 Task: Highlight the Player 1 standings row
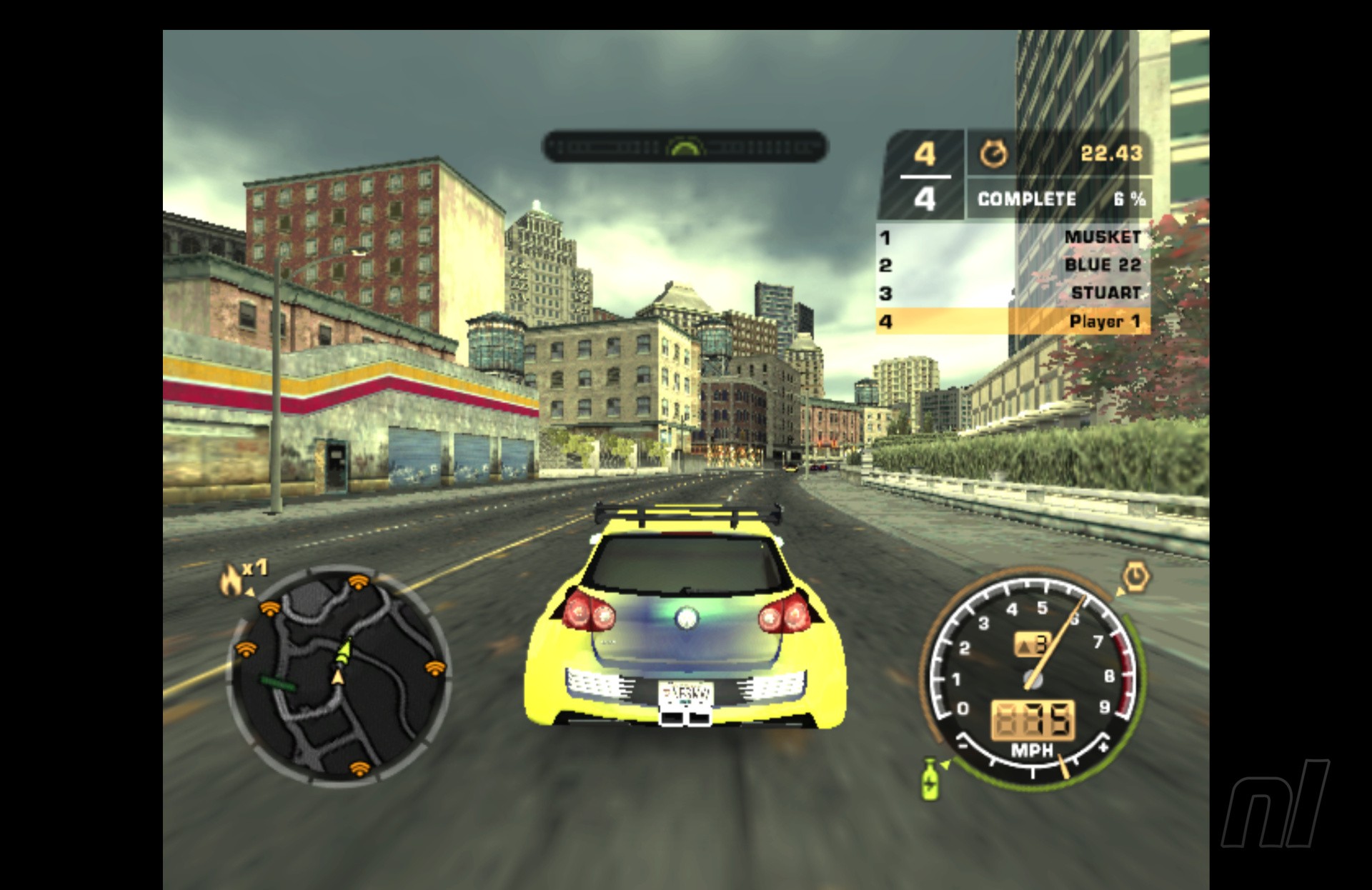1013,321
